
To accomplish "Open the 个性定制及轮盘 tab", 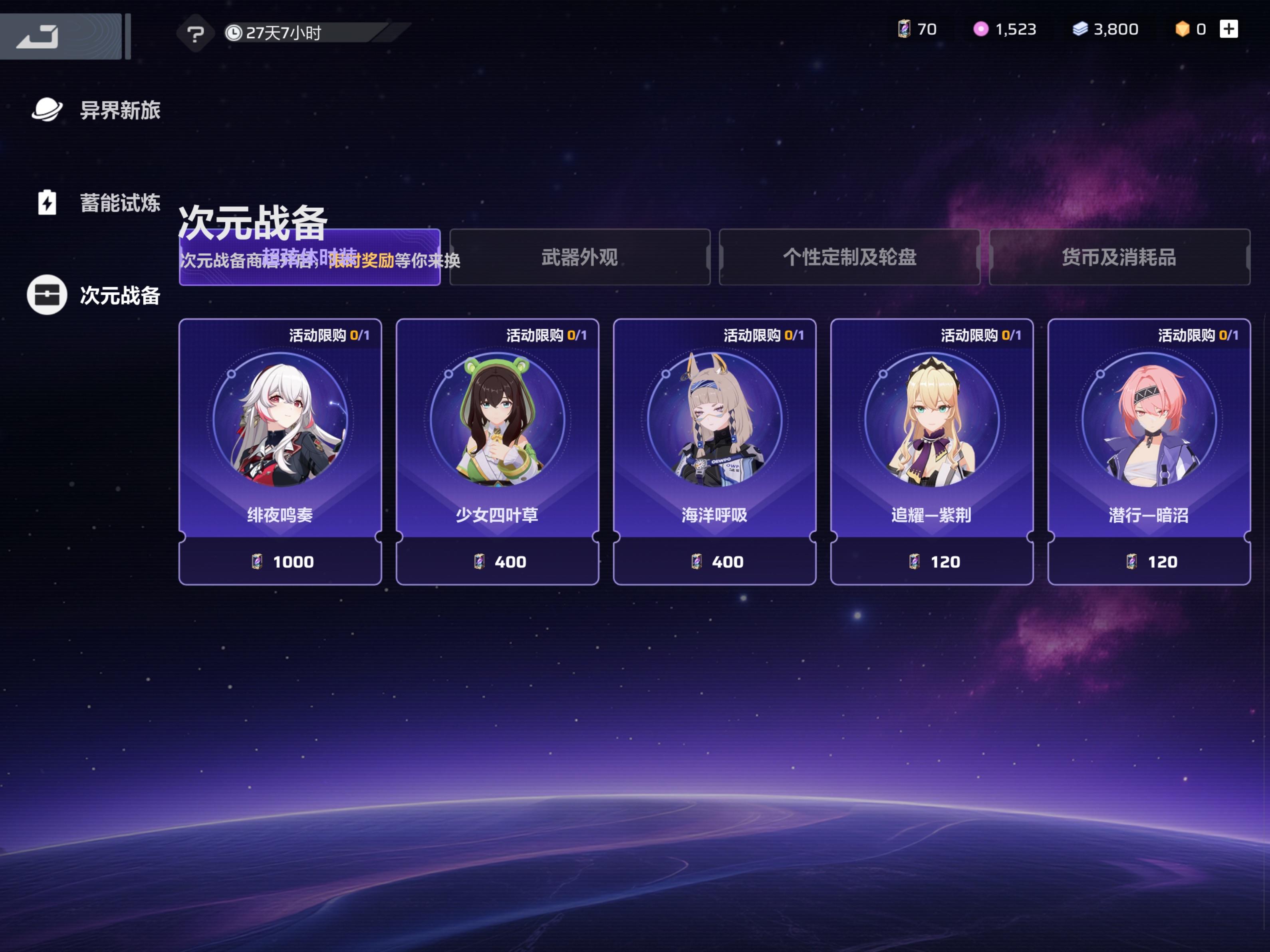I will click(x=850, y=258).
